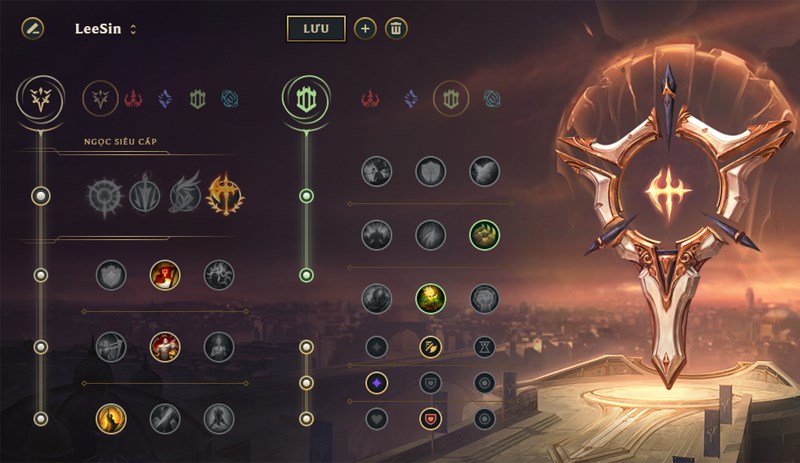
Task: Save the rune page with the LƯU button
Action: pyautogui.click(x=316, y=28)
